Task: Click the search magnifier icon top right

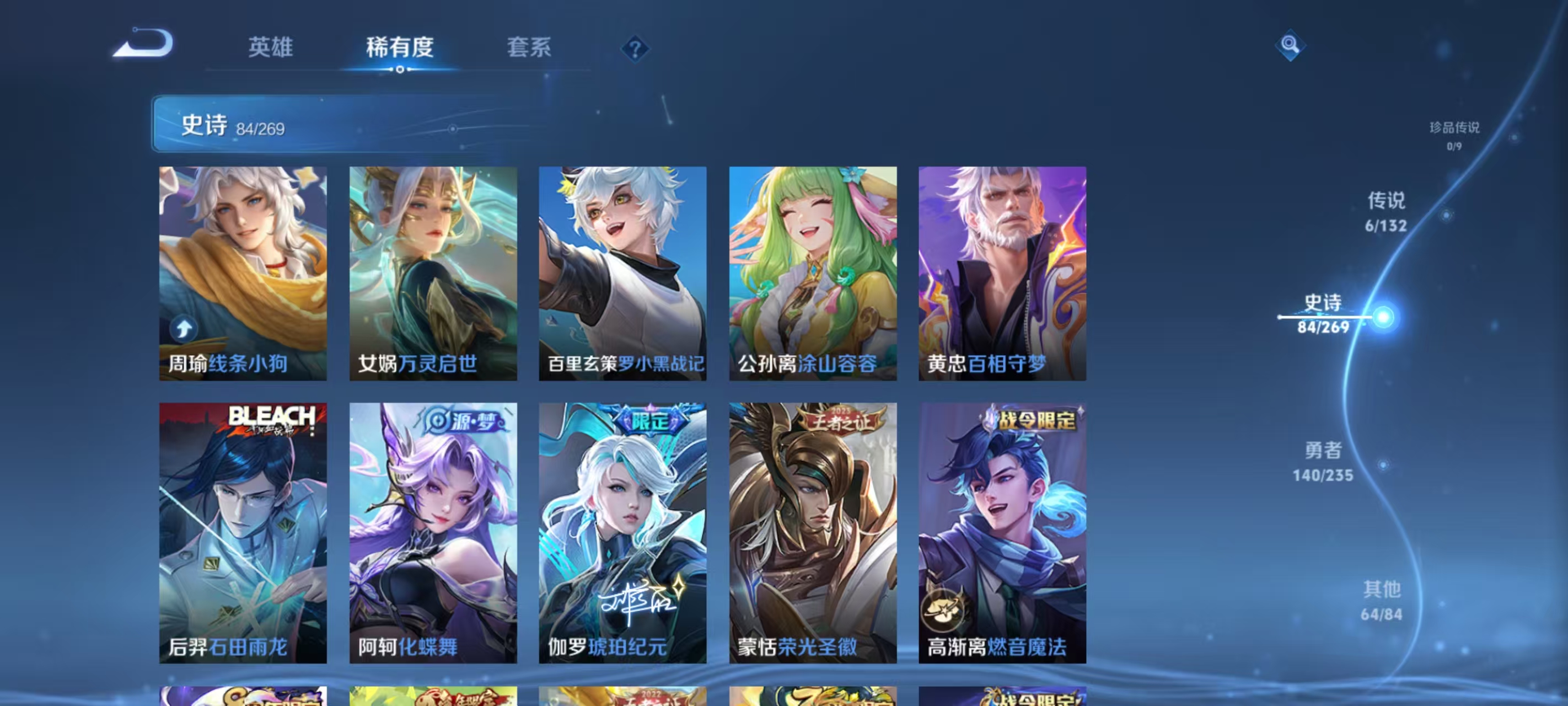Action: click(1292, 45)
